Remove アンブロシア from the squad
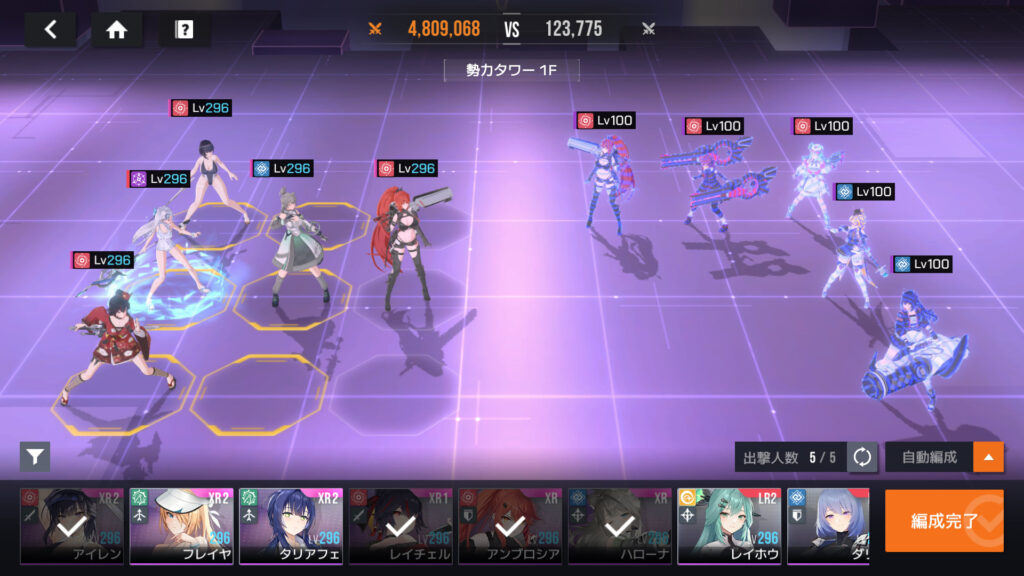Image resolution: width=1024 pixels, height=576 pixels. coord(510,526)
